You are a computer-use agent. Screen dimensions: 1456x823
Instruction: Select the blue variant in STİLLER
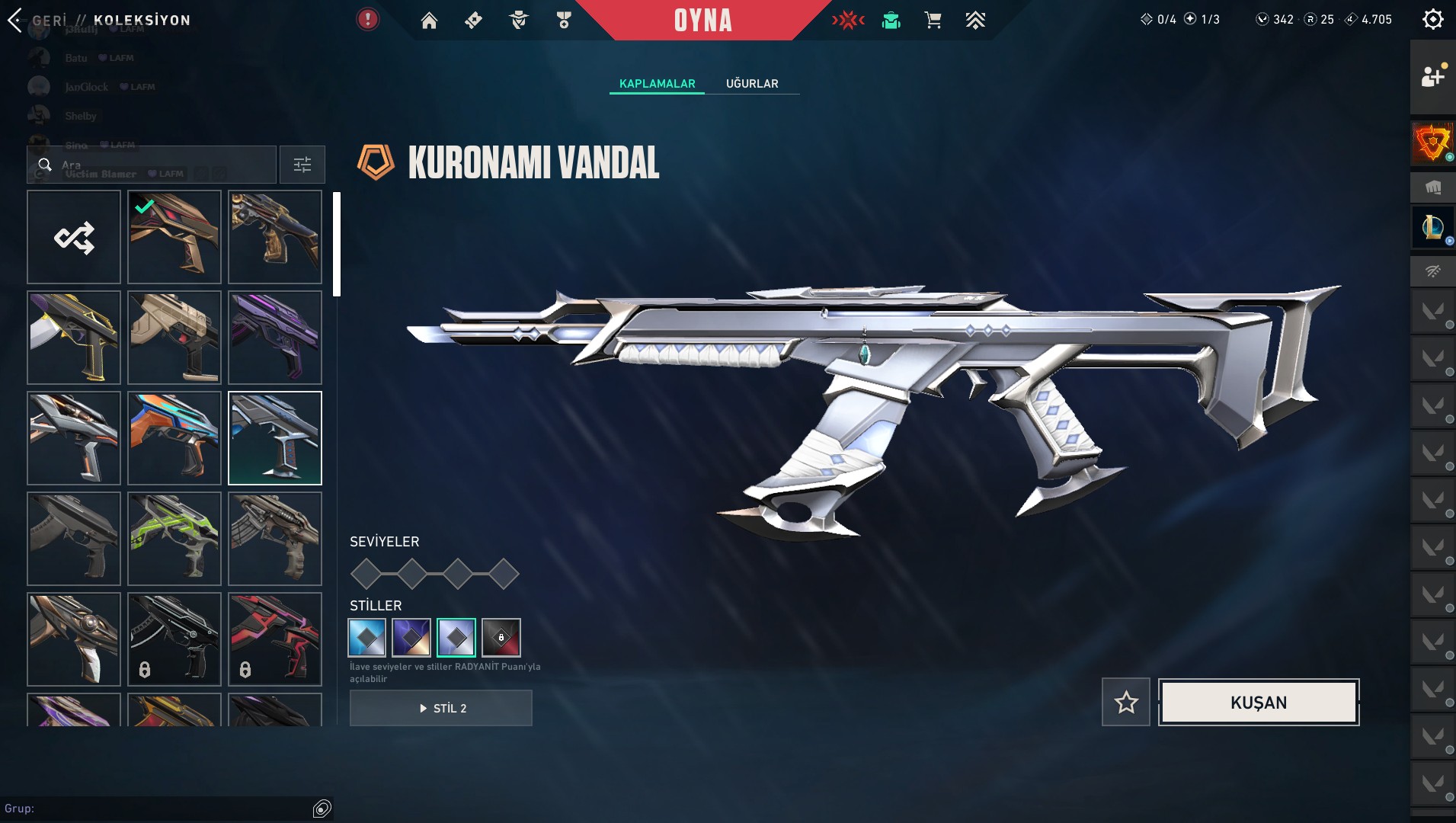point(366,639)
